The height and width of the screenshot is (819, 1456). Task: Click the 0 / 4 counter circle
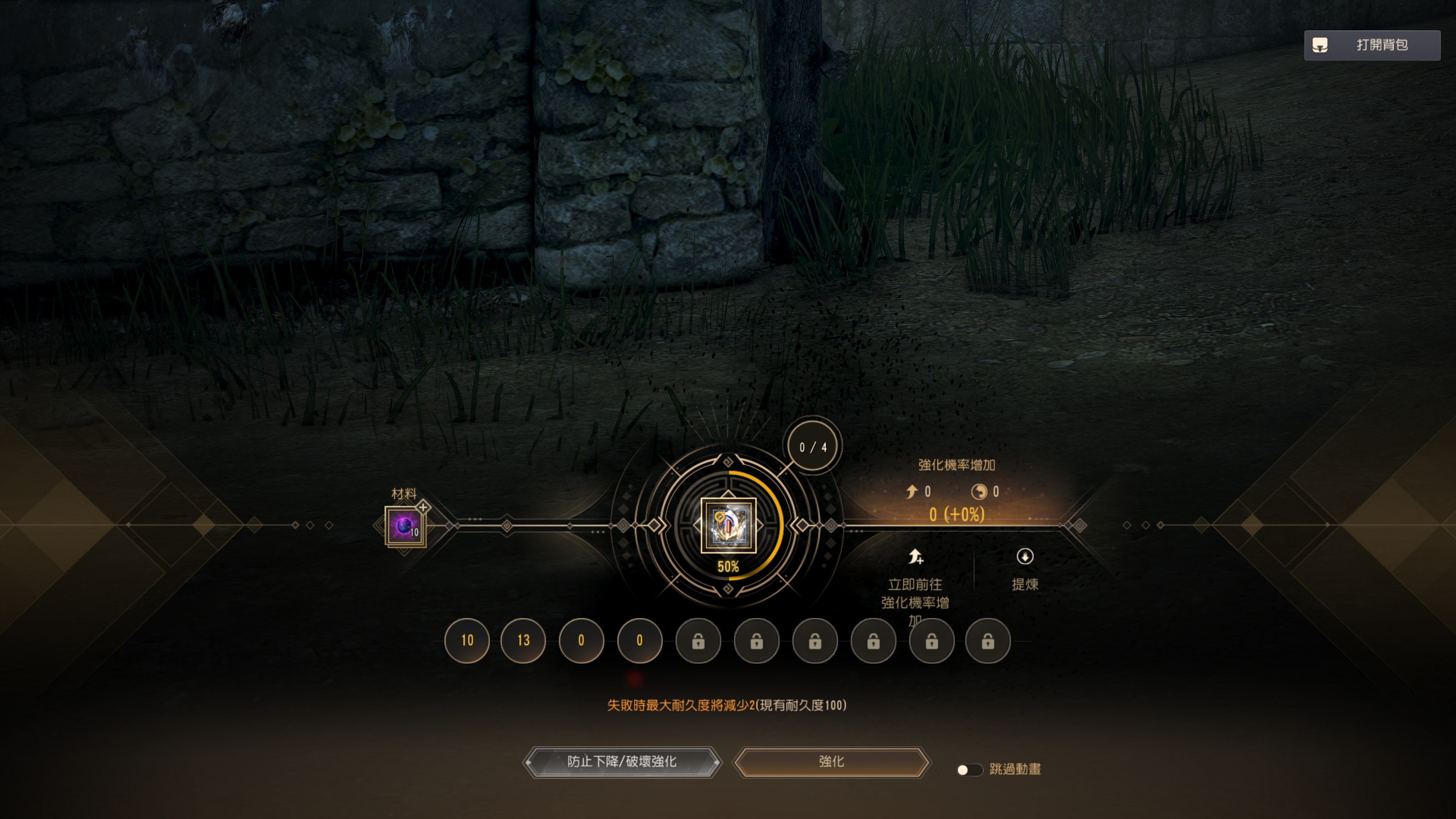813,447
